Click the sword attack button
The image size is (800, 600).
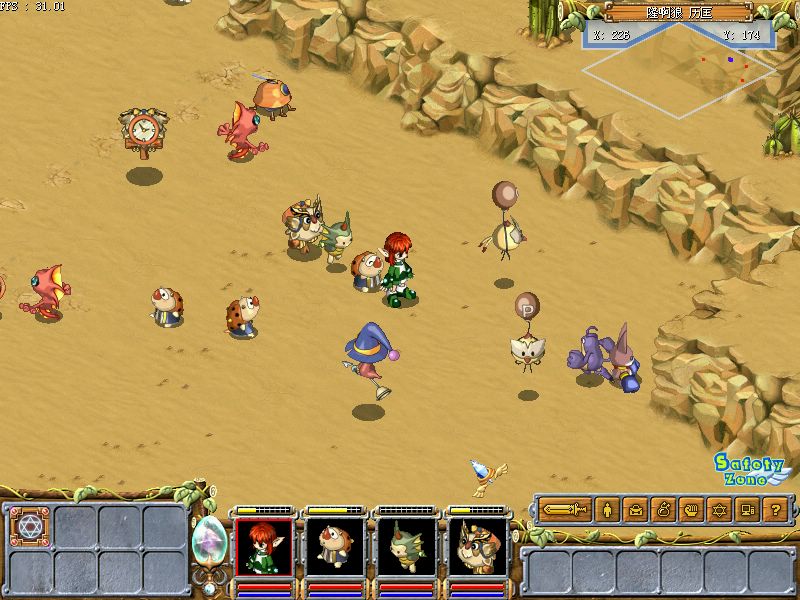point(566,510)
